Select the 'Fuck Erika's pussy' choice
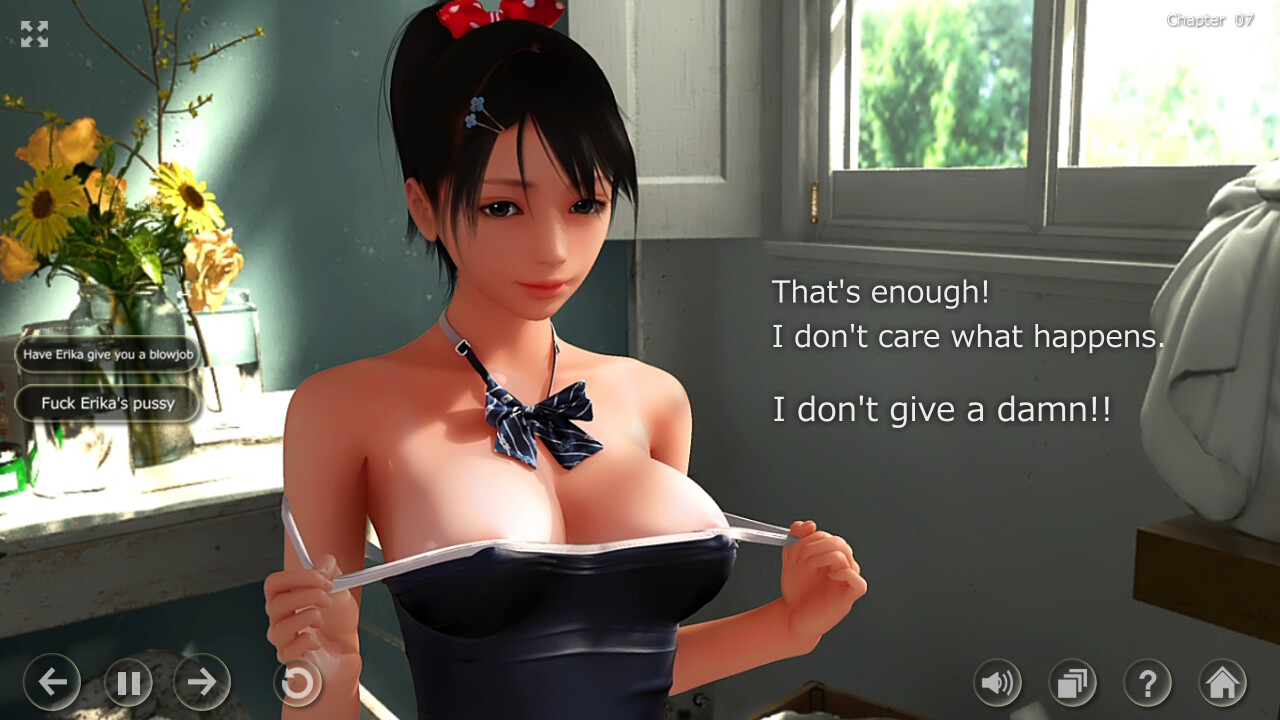Image resolution: width=1280 pixels, height=720 pixels. click(x=107, y=403)
